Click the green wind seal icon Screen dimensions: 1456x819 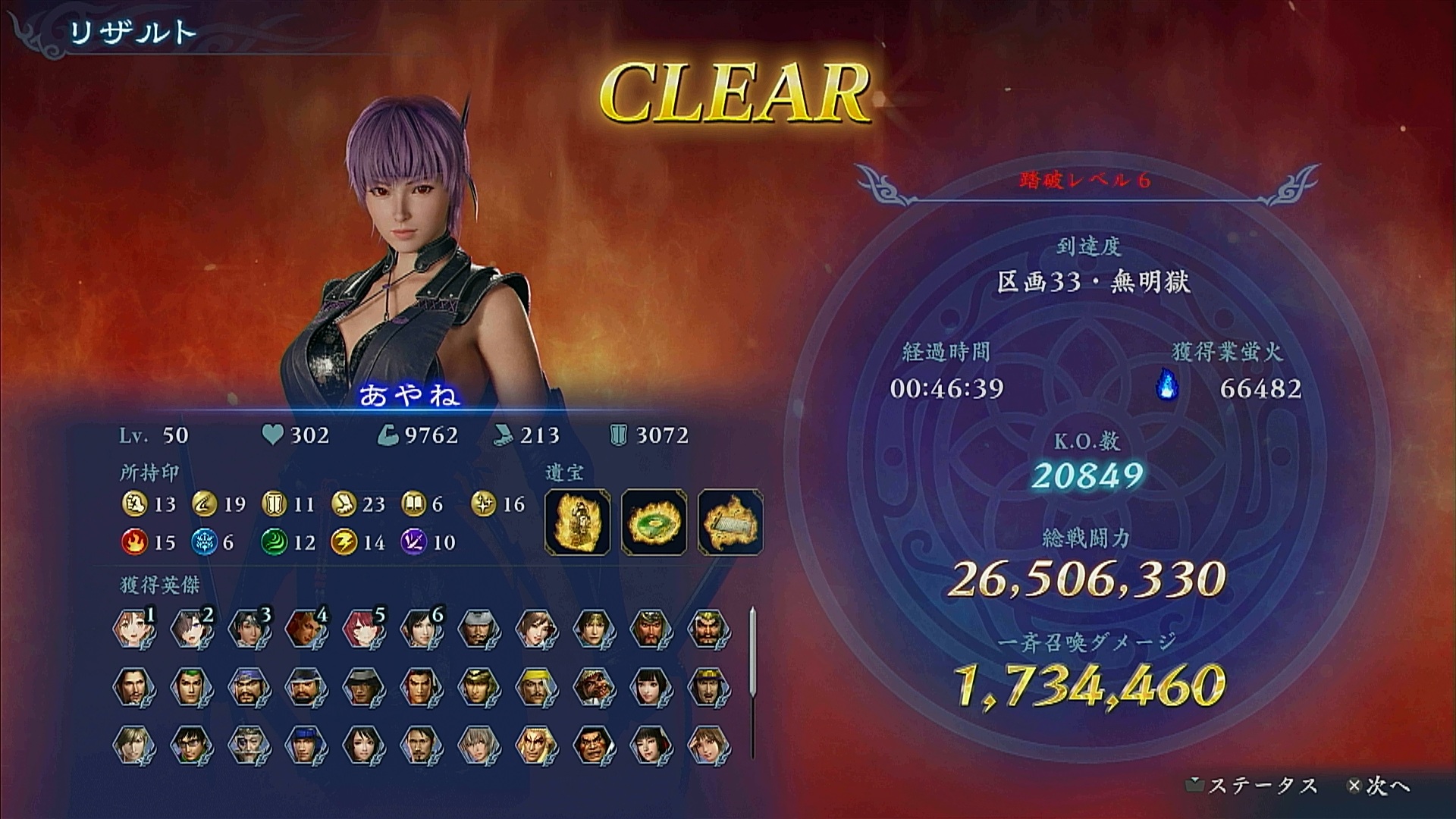tap(274, 542)
